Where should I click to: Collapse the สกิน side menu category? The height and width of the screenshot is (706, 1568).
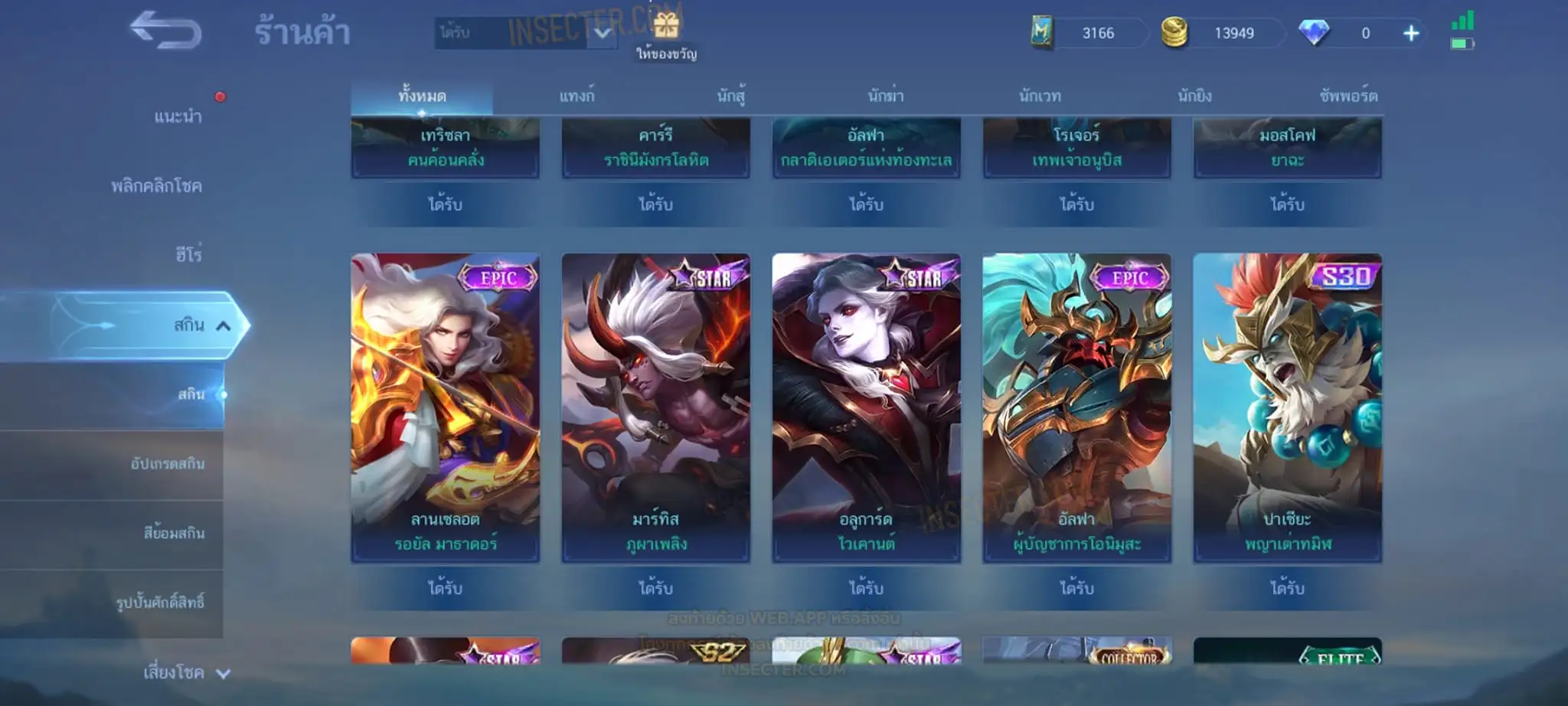click(x=223, y=325)
